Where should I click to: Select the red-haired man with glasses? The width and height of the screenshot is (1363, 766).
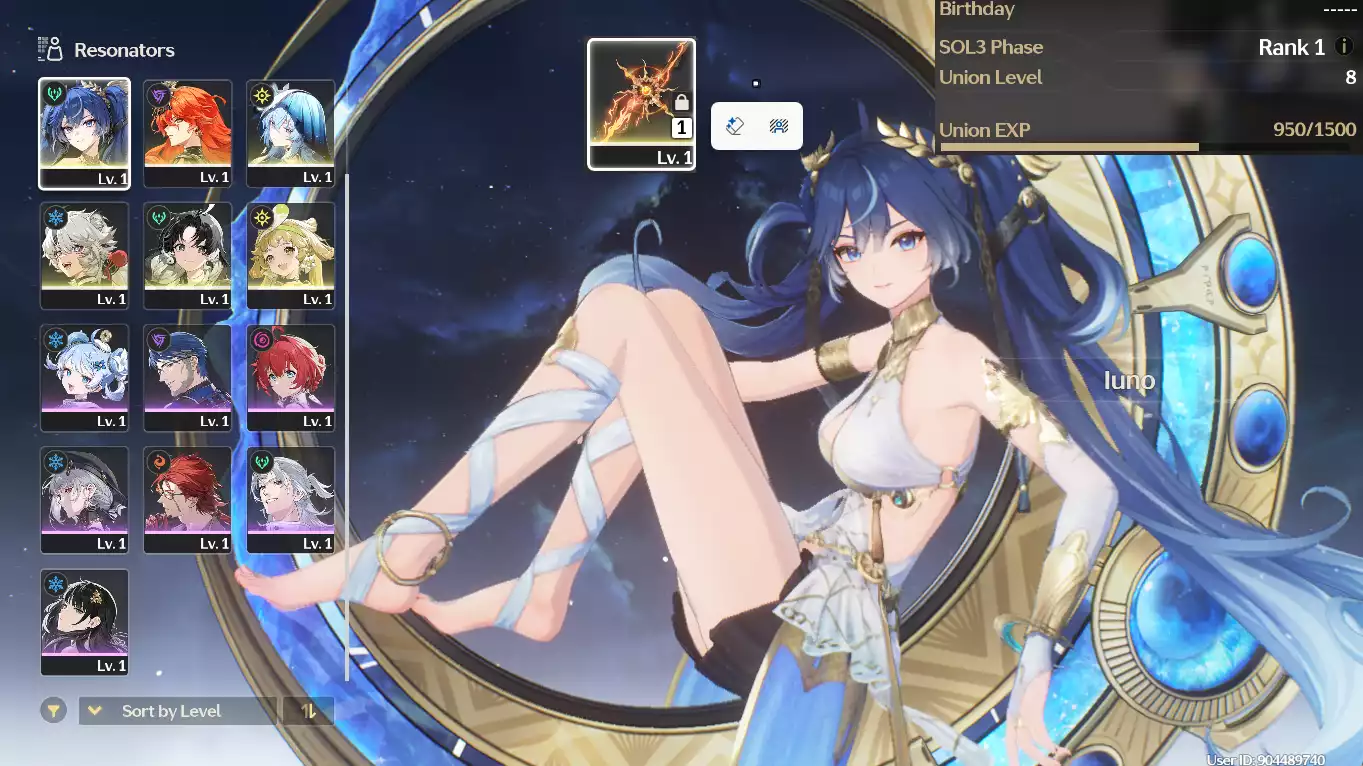point(188,499)
